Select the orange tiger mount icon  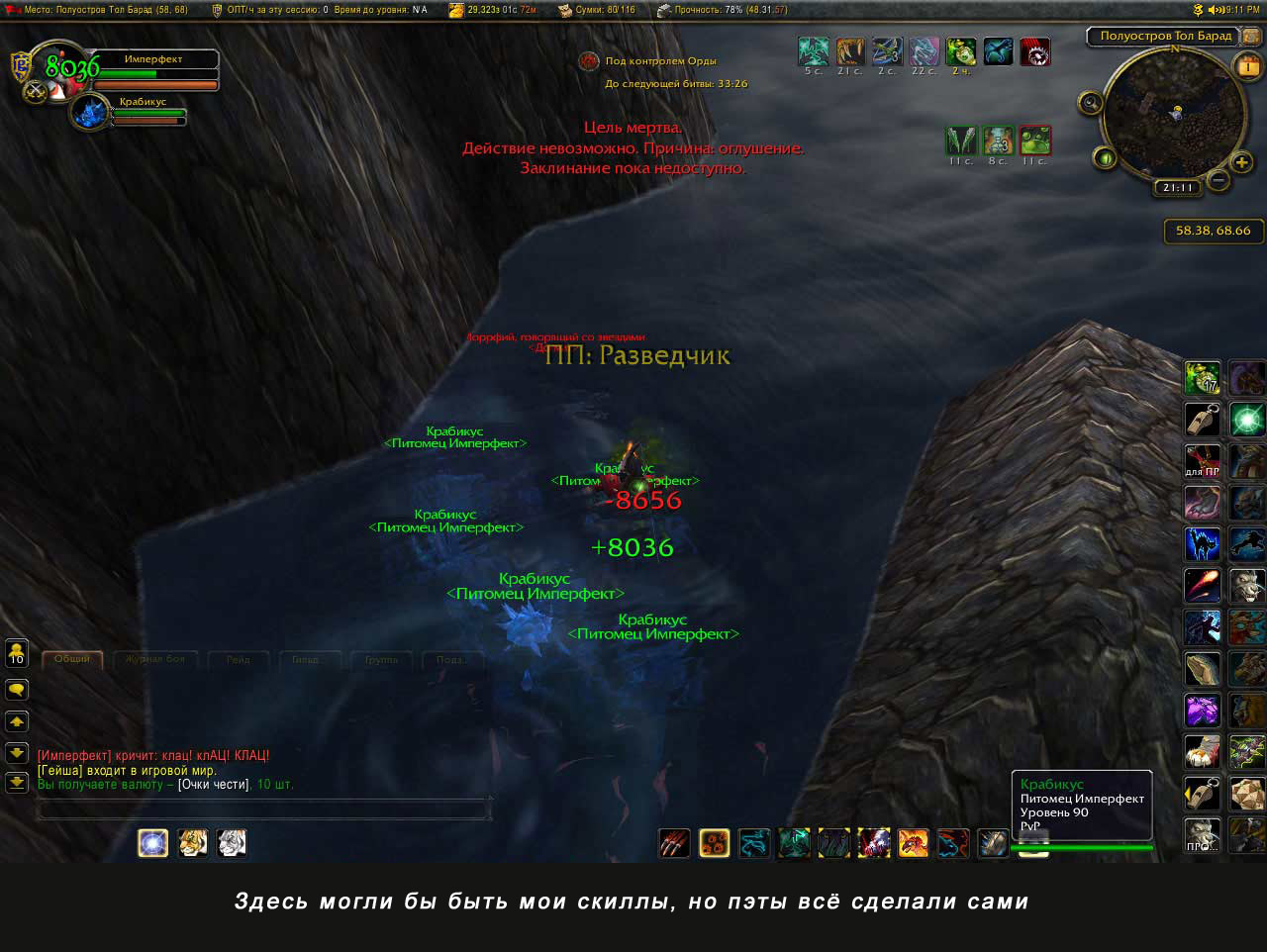[x=192, y=843]
